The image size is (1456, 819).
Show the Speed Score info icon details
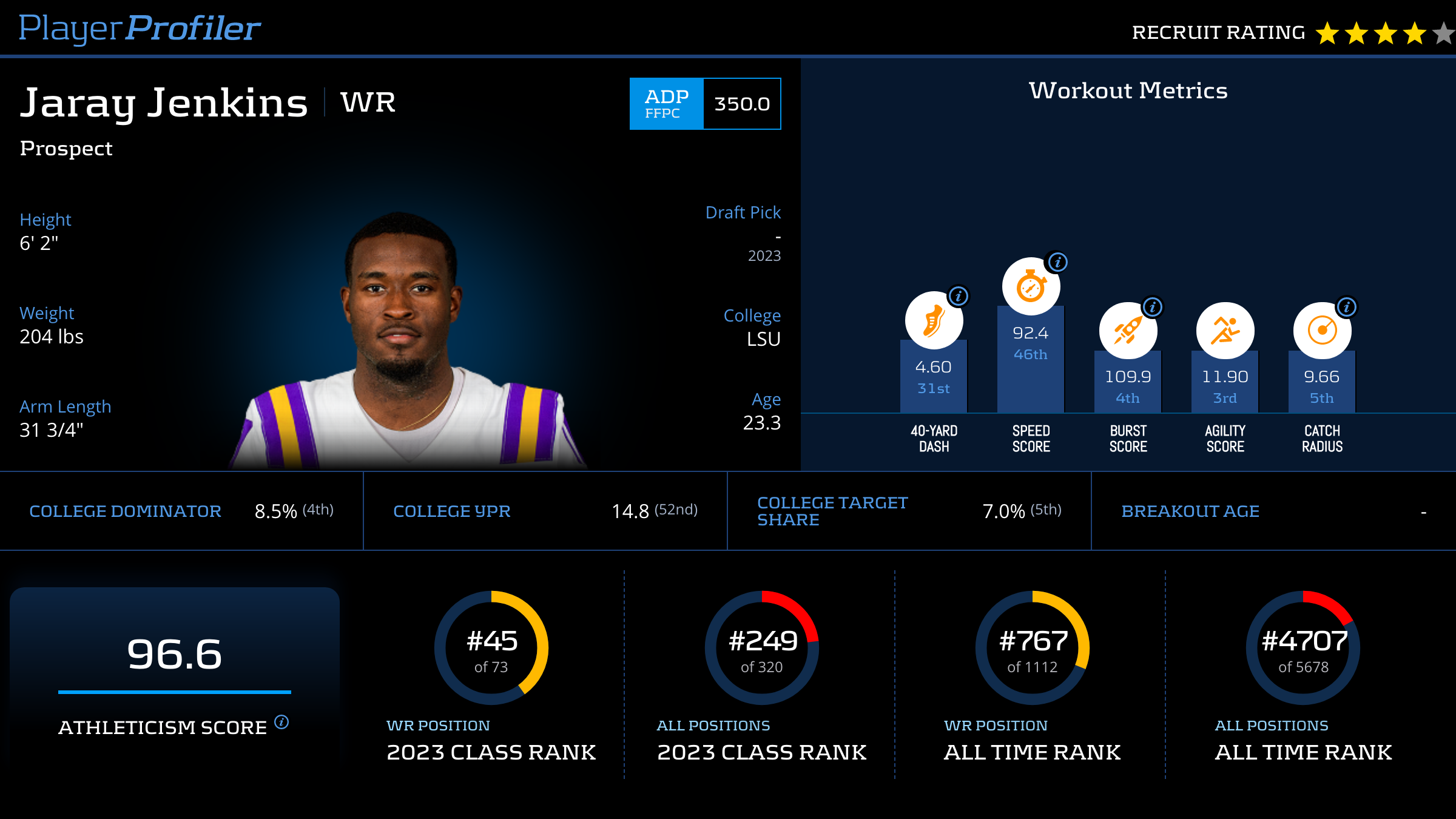point(1058,262)
